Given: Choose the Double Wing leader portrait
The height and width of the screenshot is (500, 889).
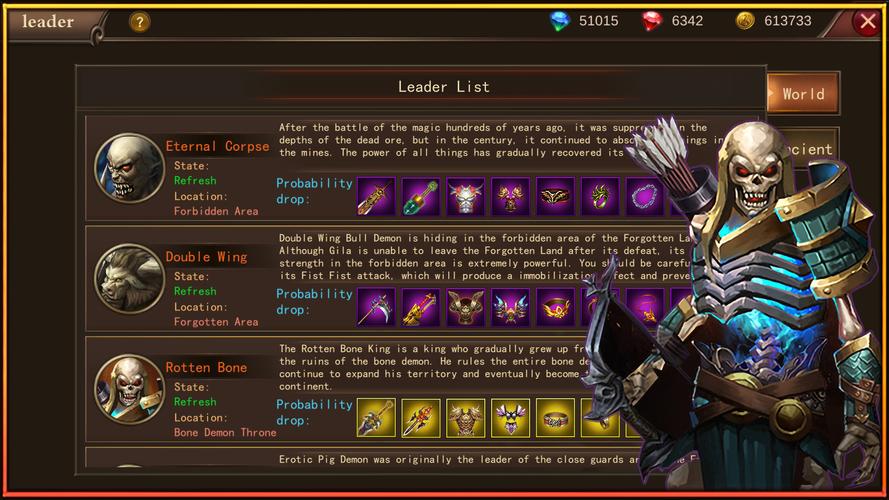Looking at the screenshot, I should pos(129,279).
